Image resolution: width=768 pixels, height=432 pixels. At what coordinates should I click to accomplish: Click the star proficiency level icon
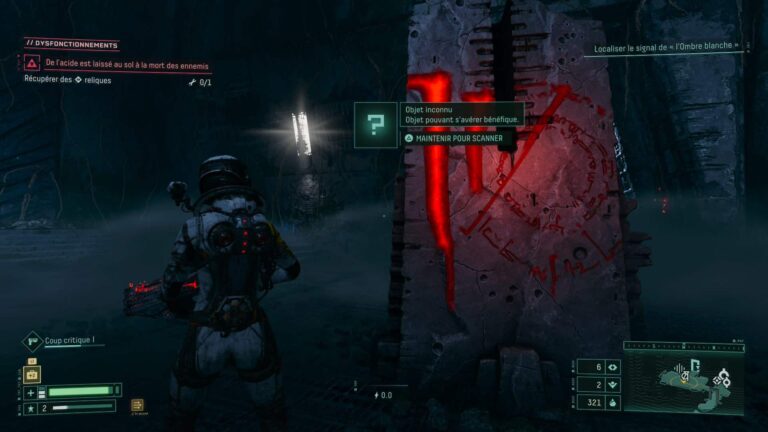(x=31, y=408)
